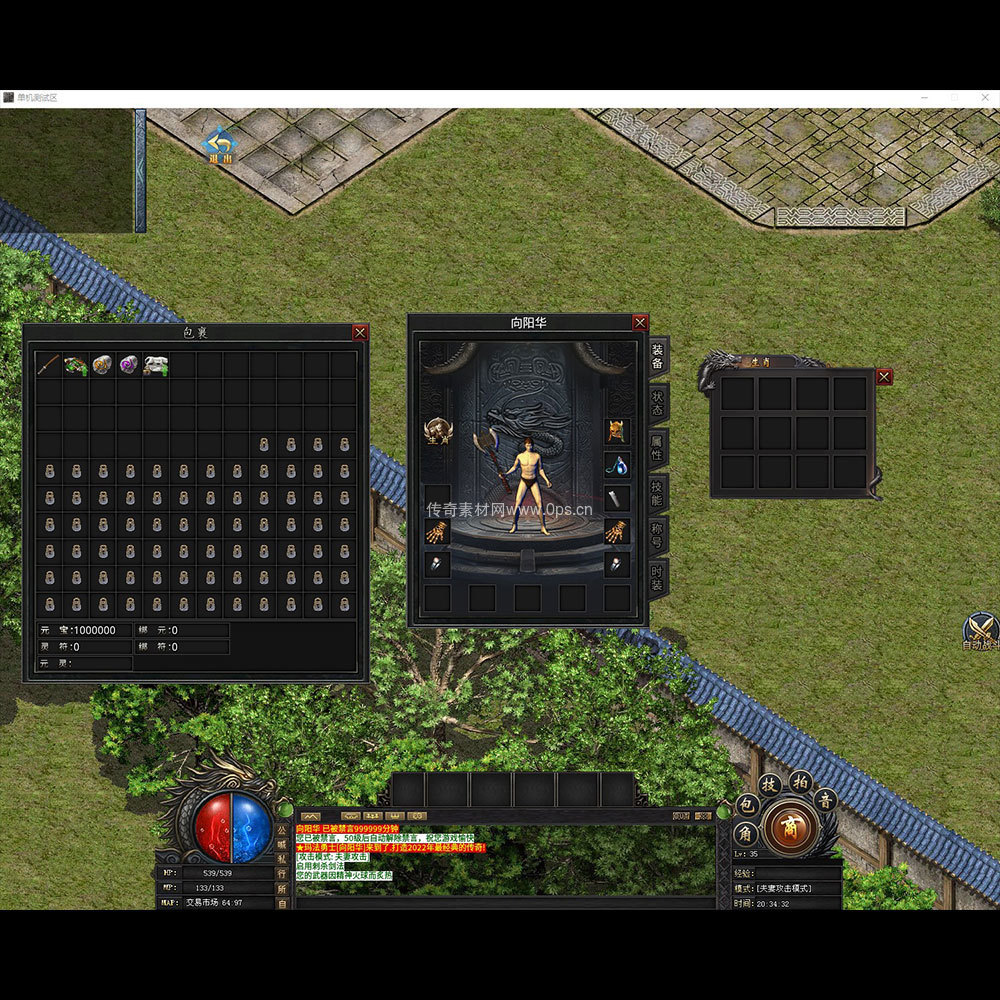Click the 退出 exit arrow icon
This screenshot has width=1000, height=1000.
219,145
